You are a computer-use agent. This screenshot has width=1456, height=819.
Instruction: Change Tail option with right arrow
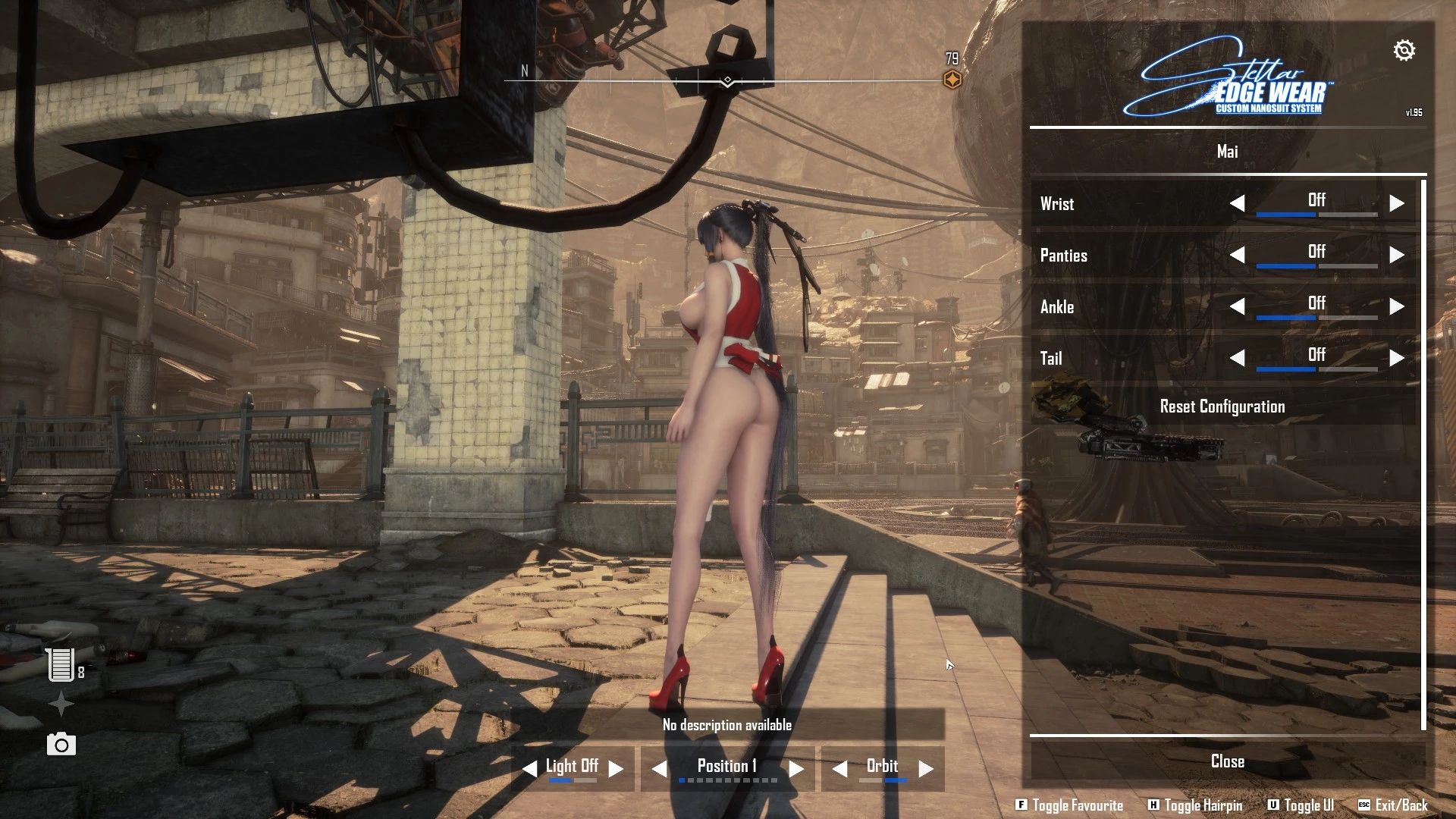1396,358
